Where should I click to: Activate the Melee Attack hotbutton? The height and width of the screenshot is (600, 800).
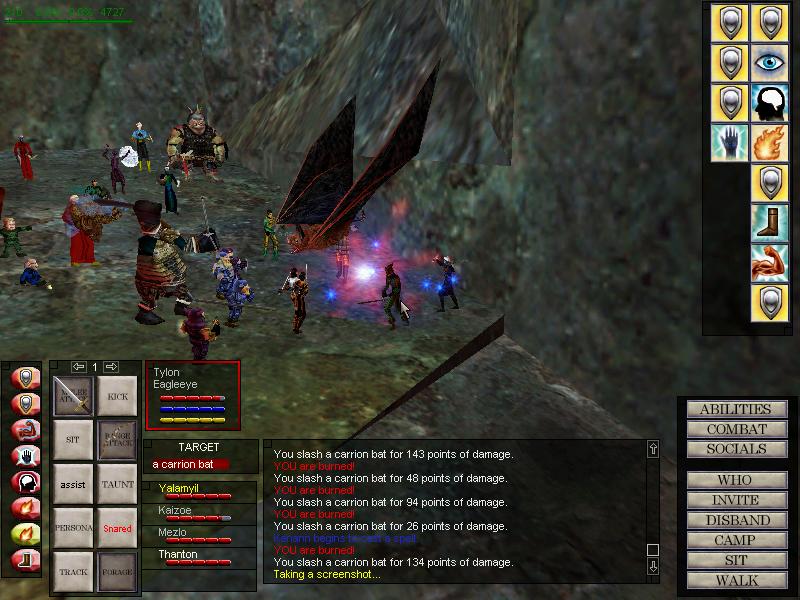point(72,396)
